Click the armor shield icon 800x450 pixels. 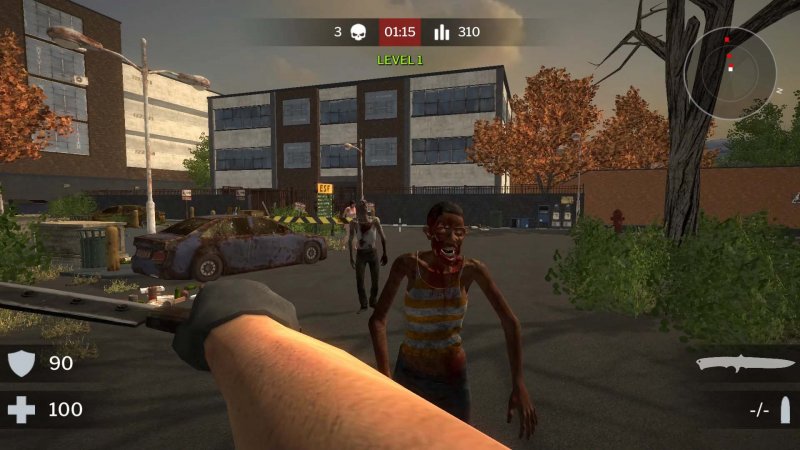[x=22, y=363]
